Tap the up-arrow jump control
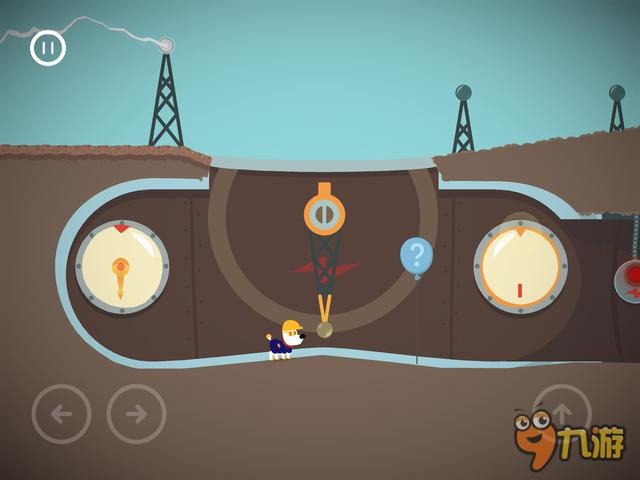The image size is (640, 480). (x=561, y=412)
